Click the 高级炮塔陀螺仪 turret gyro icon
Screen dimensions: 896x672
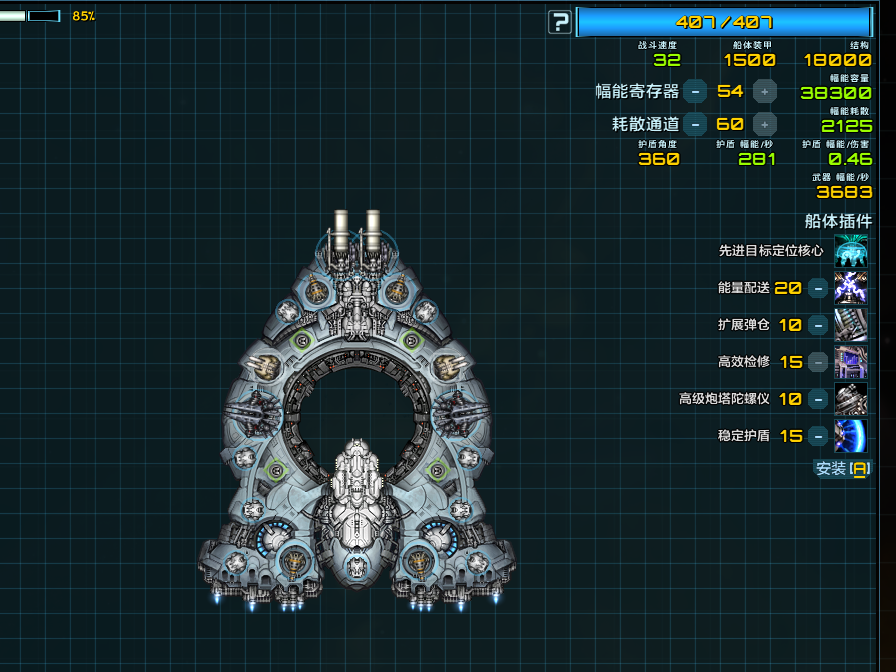851,399
